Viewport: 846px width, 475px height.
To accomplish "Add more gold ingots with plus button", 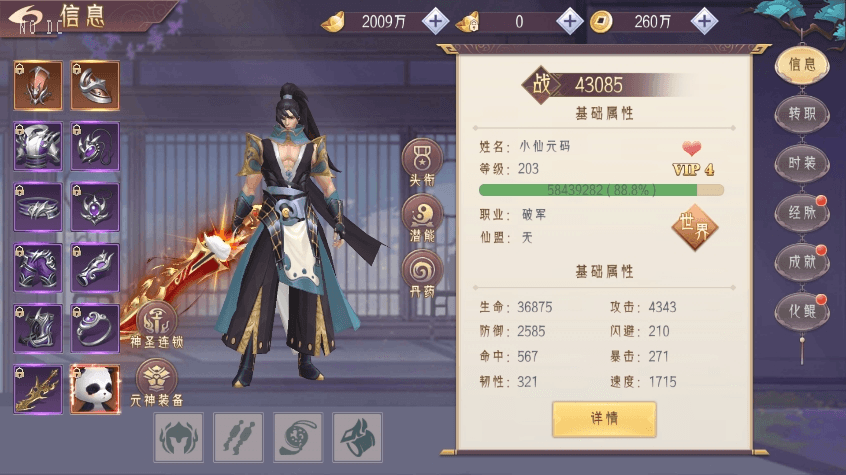I will click(x=435, y=21).
